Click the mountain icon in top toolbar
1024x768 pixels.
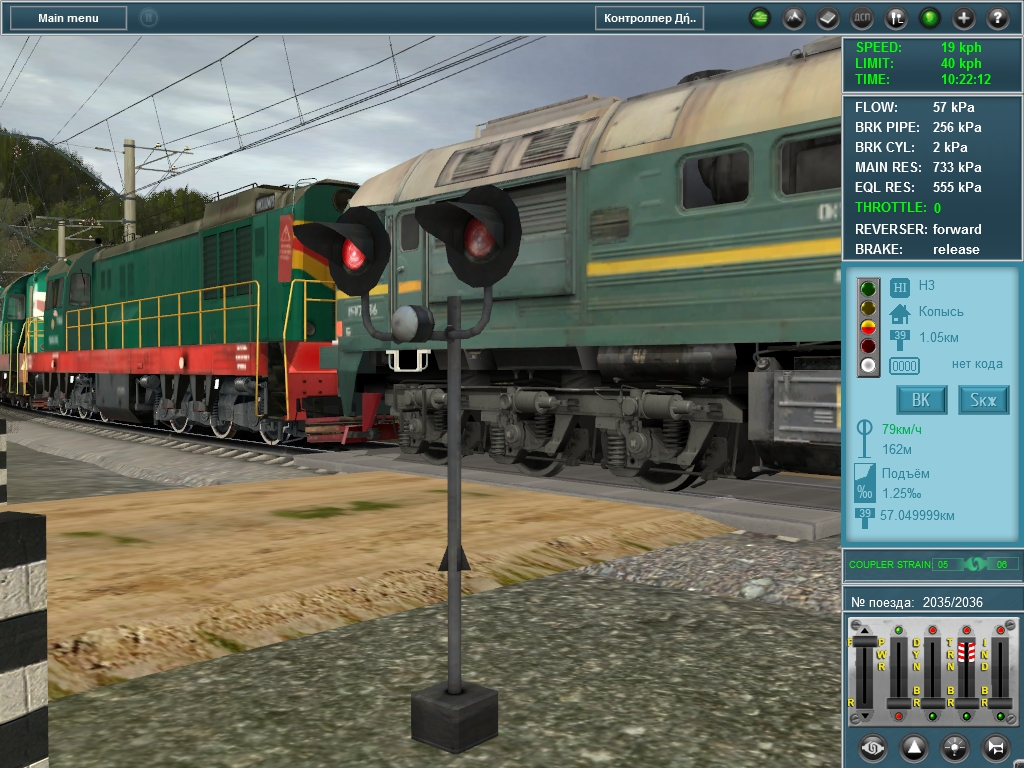(793, 18)
